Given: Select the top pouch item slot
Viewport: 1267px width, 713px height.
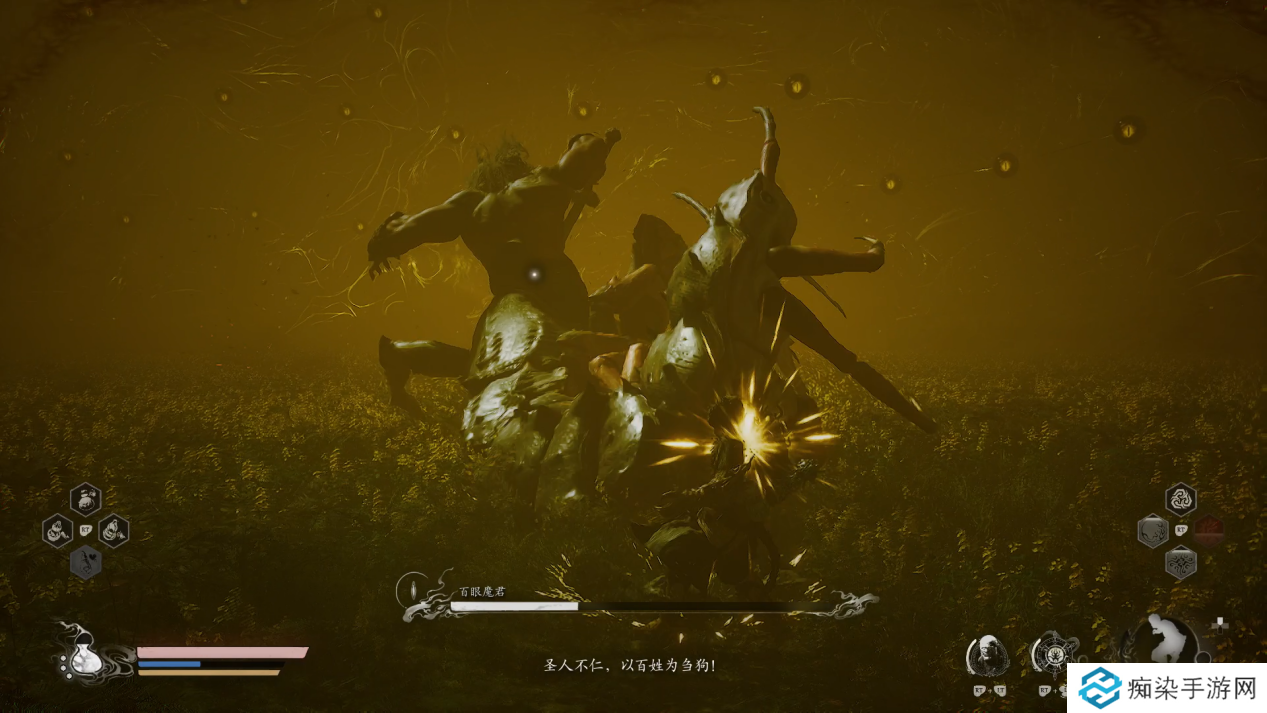Looking at the screenshot, I should pyautogui.click(x=86, y=498).
